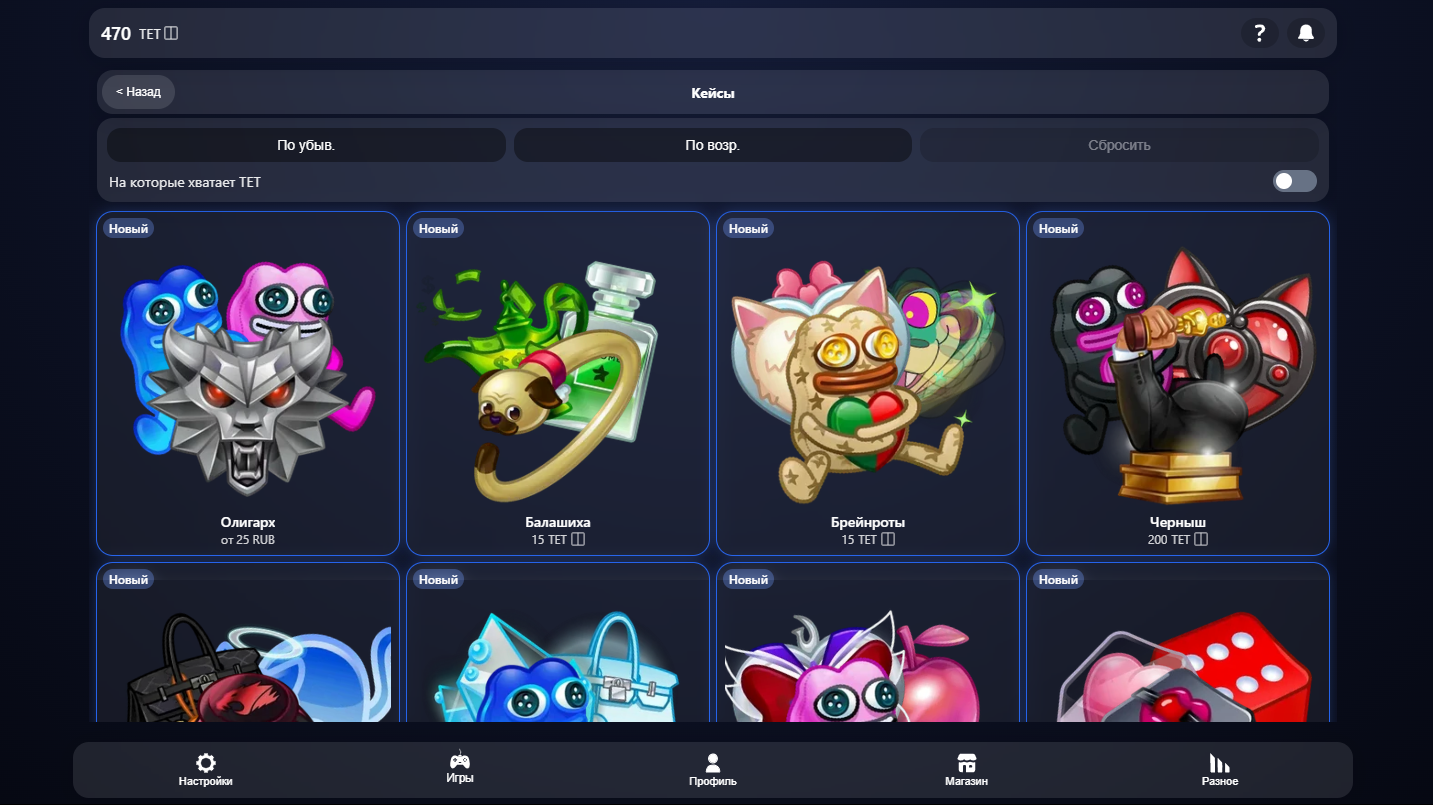Open the Черныш case
The image size is (1433, 805).
coord(1177,383)
